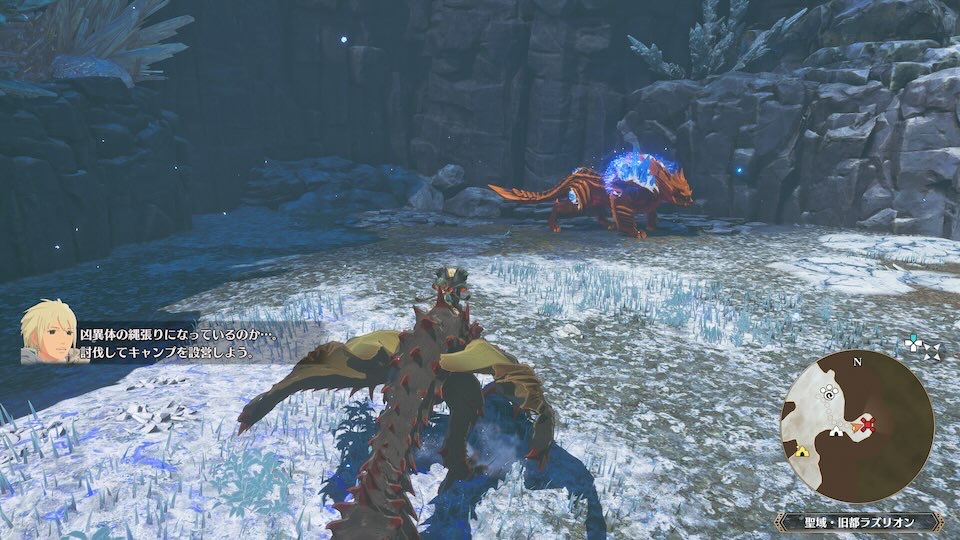960x540 pixels.
Task: Click the white swirl marker on minimap
Action: point(828,393)
